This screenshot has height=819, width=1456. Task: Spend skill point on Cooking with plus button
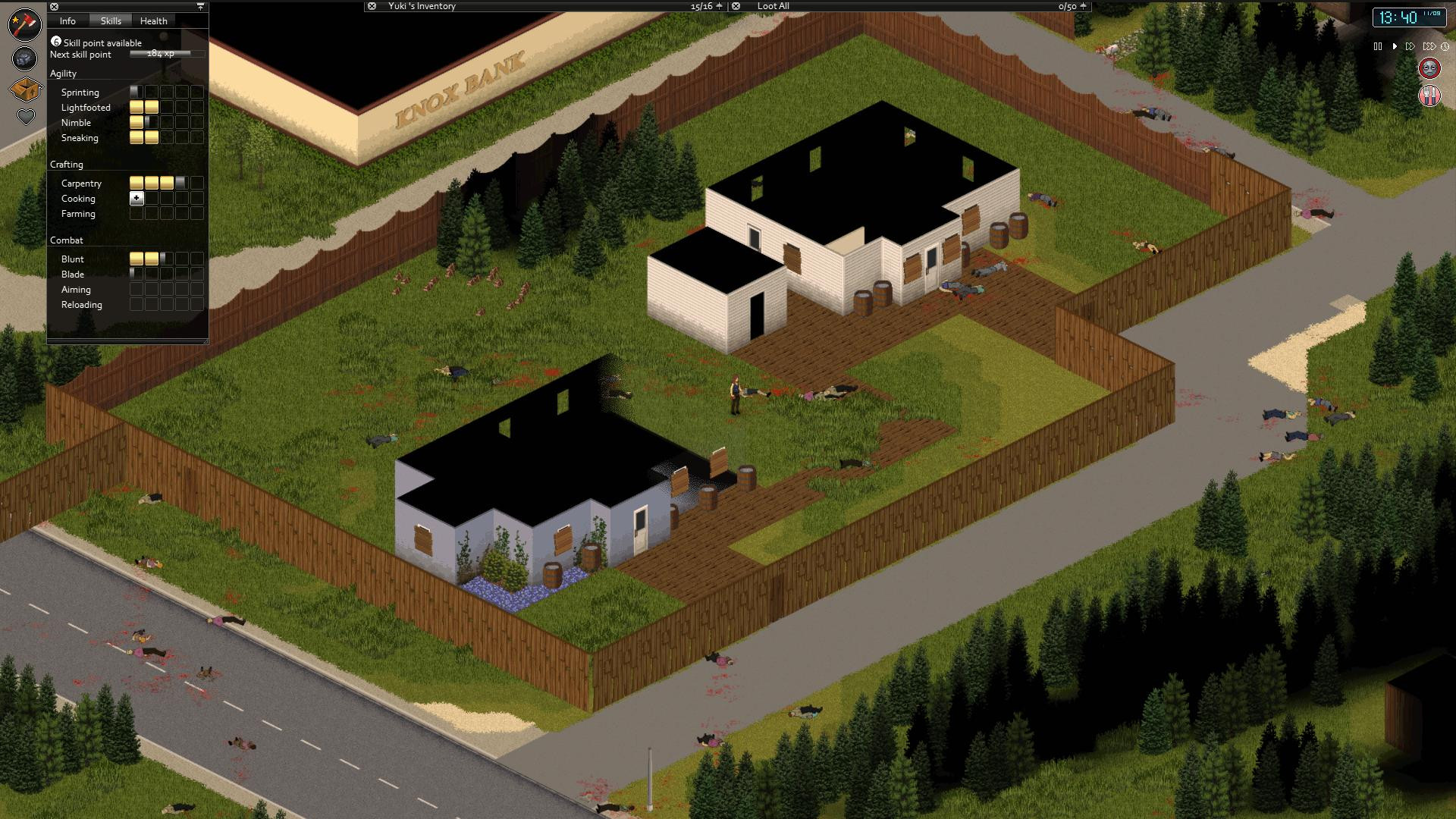click(x=136, y=198)
